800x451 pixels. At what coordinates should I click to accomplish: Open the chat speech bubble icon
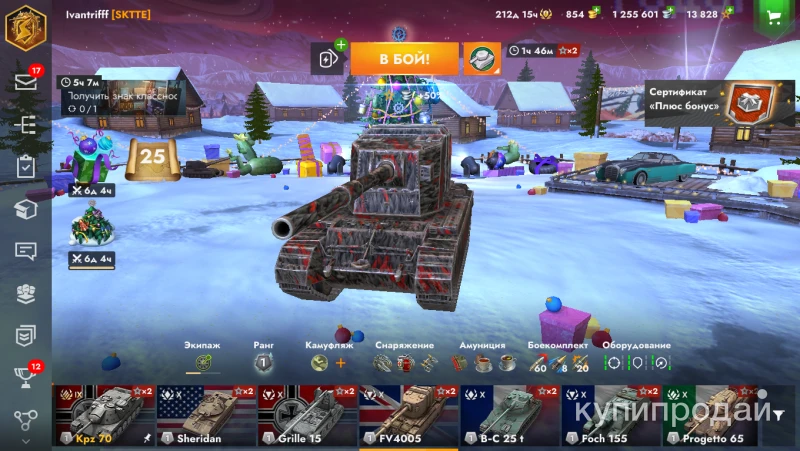coord(26,251)
